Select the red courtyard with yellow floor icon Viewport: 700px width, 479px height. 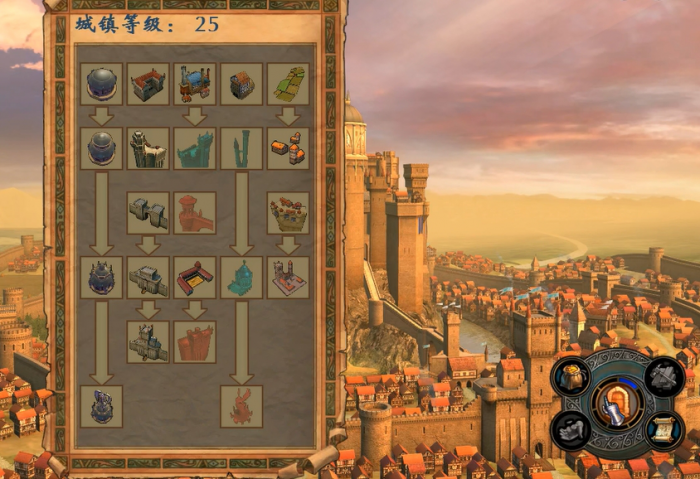point(195,277)
